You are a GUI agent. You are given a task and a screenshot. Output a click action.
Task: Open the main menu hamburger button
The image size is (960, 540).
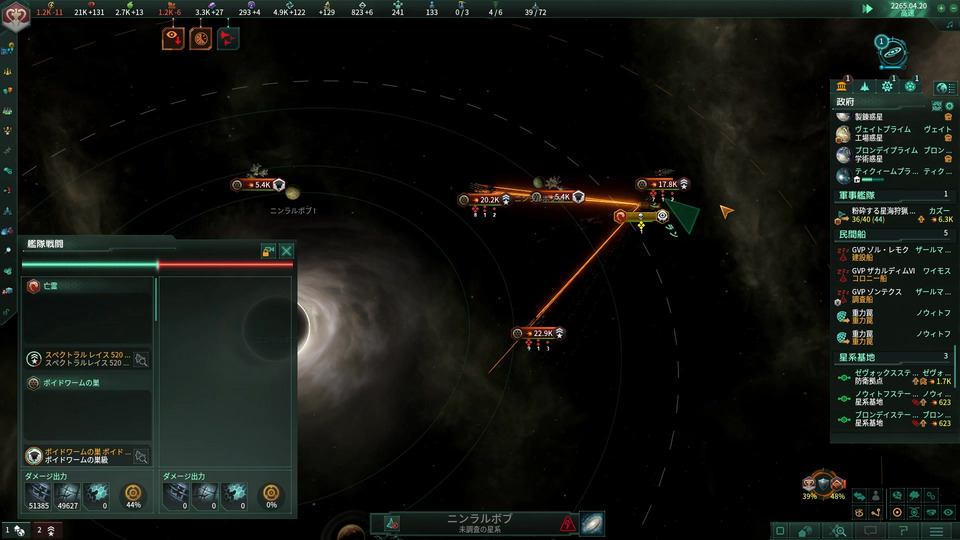click(x=937, y=530)
